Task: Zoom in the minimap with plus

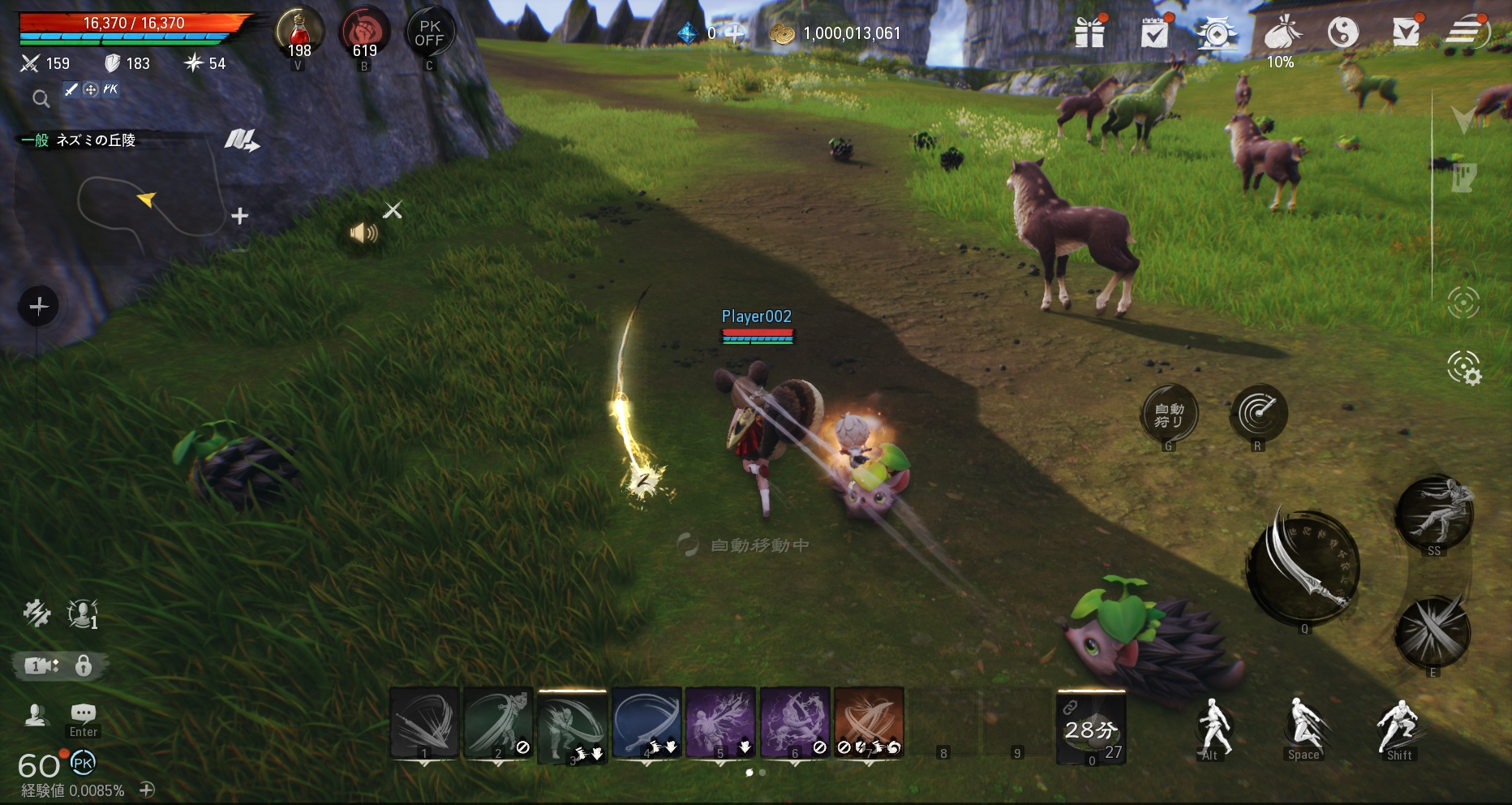Action: tap(239, 216)
